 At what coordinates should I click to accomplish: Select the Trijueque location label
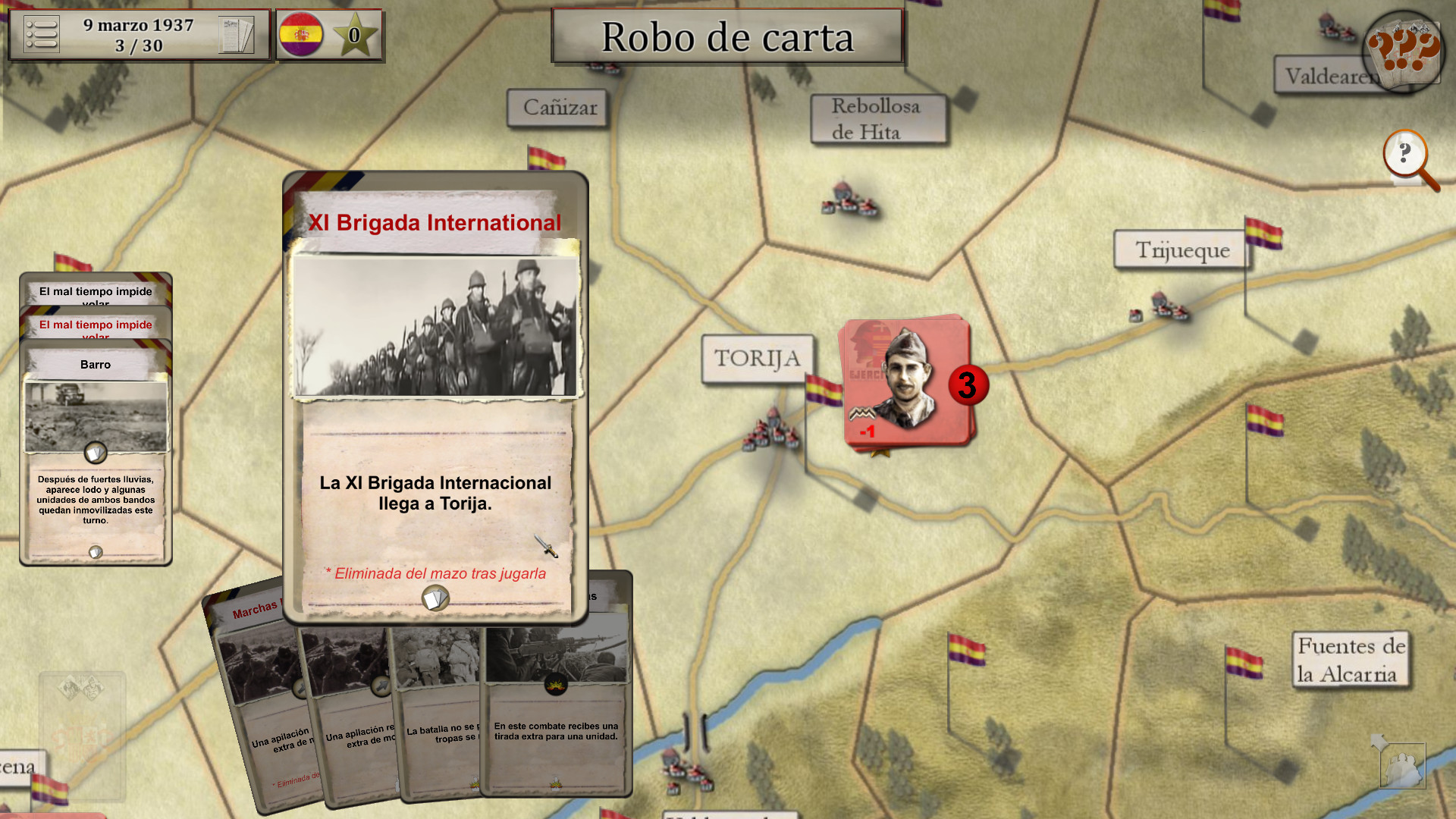coord(1181,250)
